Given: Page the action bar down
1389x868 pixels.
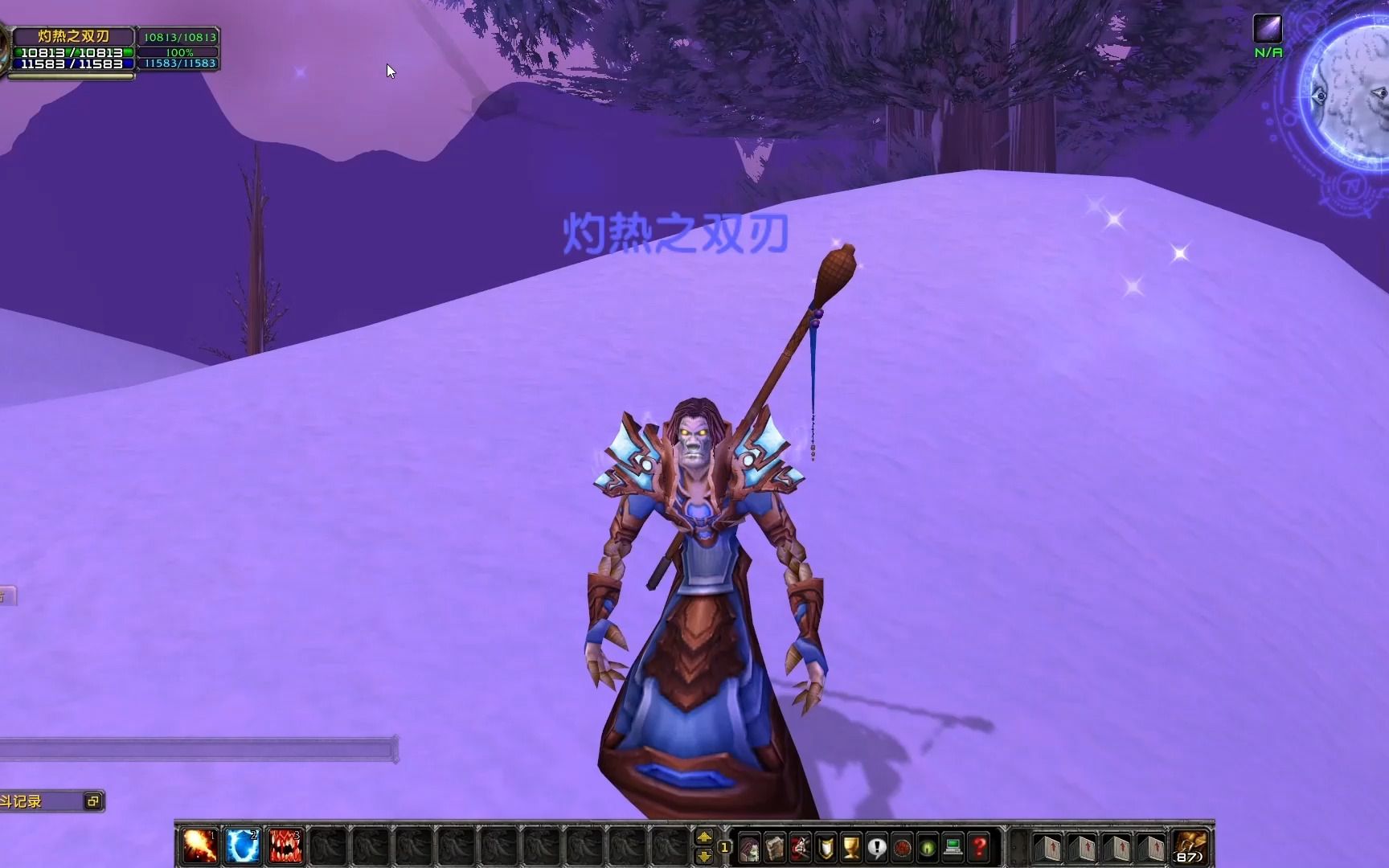Looking at the screenshot, I should click(704, 856).
